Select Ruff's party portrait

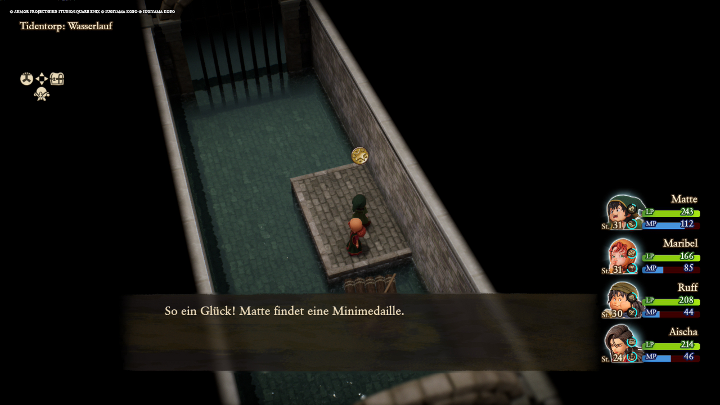(622, 300)
